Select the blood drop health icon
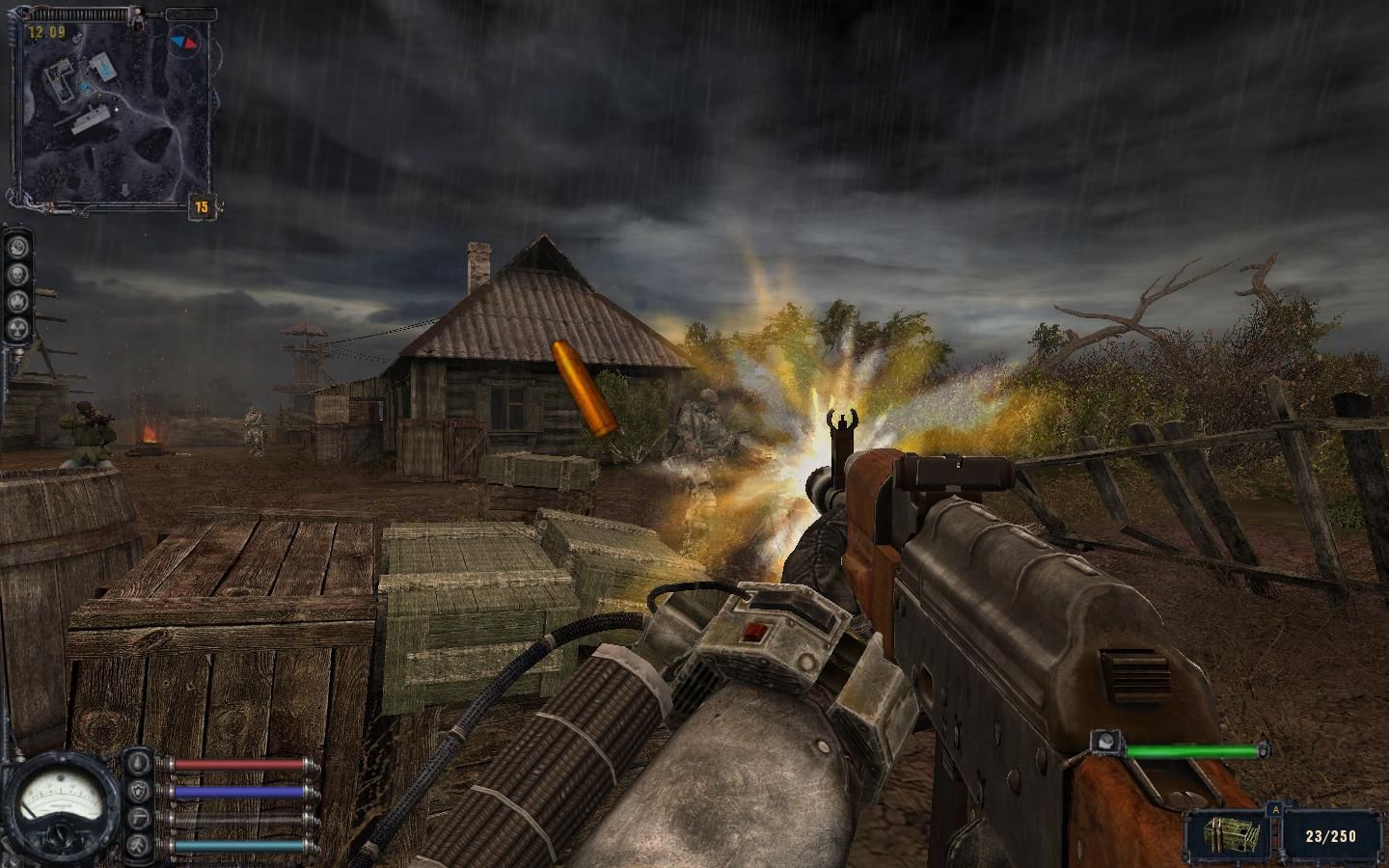Screen dimensions: 1389x868 point(141,763)
